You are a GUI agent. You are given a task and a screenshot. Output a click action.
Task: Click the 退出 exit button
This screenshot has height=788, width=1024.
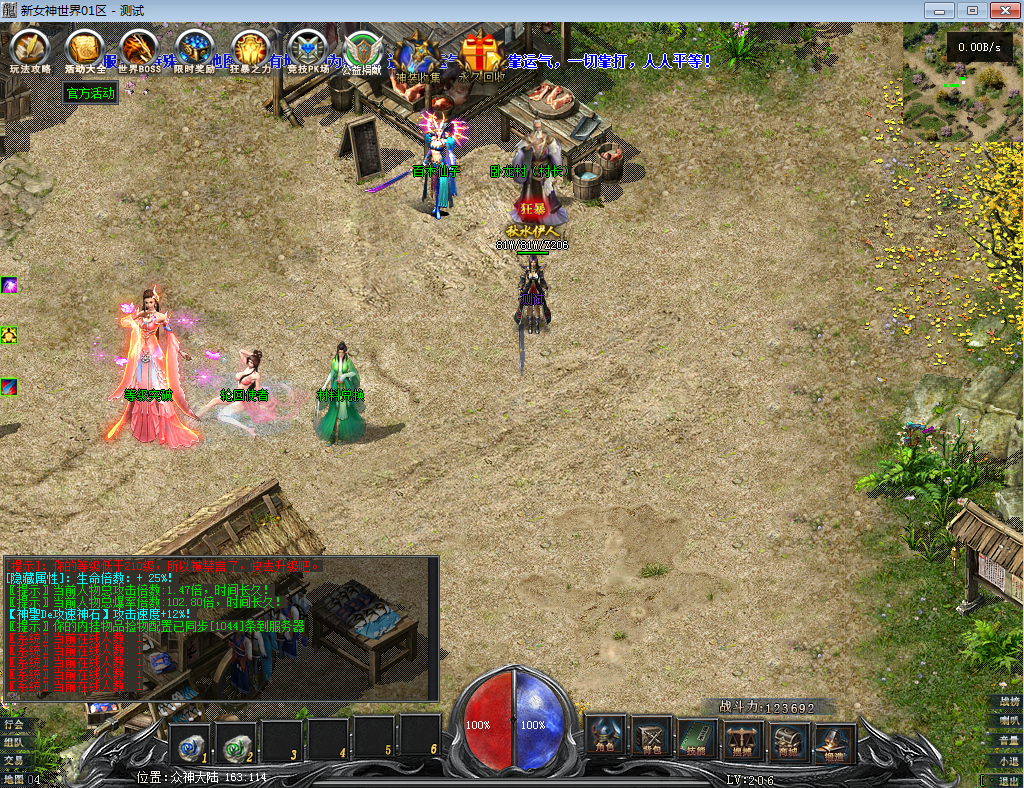pyautogui.click(x=1008, y=780)
